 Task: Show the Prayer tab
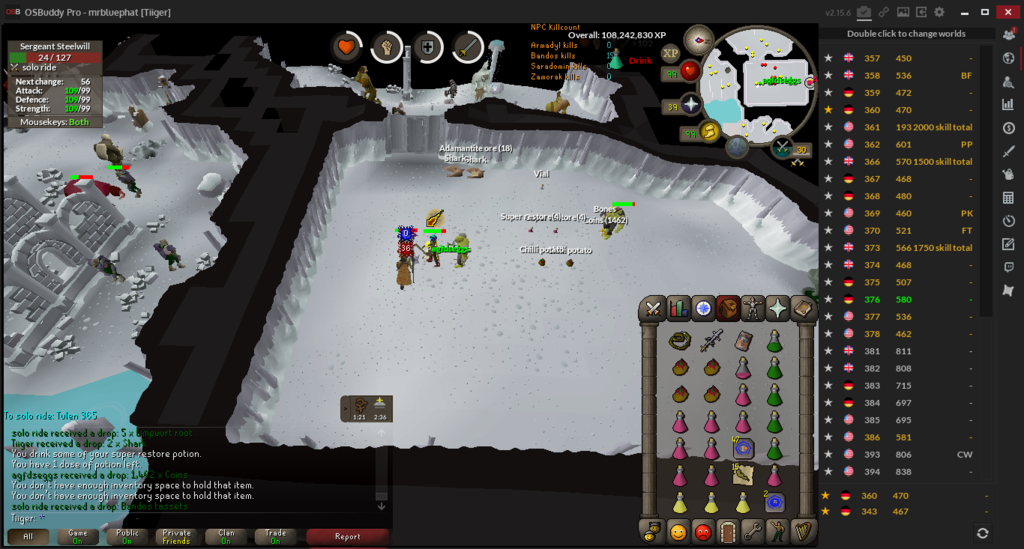pos(778,308)
